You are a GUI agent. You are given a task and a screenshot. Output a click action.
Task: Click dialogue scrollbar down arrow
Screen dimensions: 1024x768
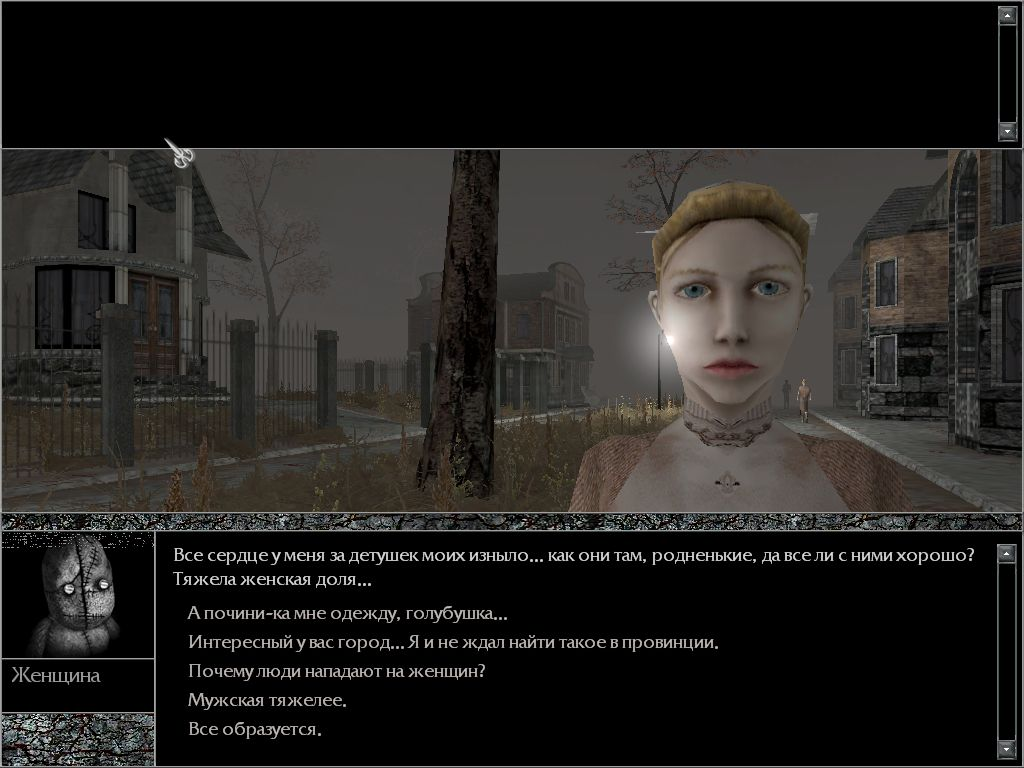1007,749
